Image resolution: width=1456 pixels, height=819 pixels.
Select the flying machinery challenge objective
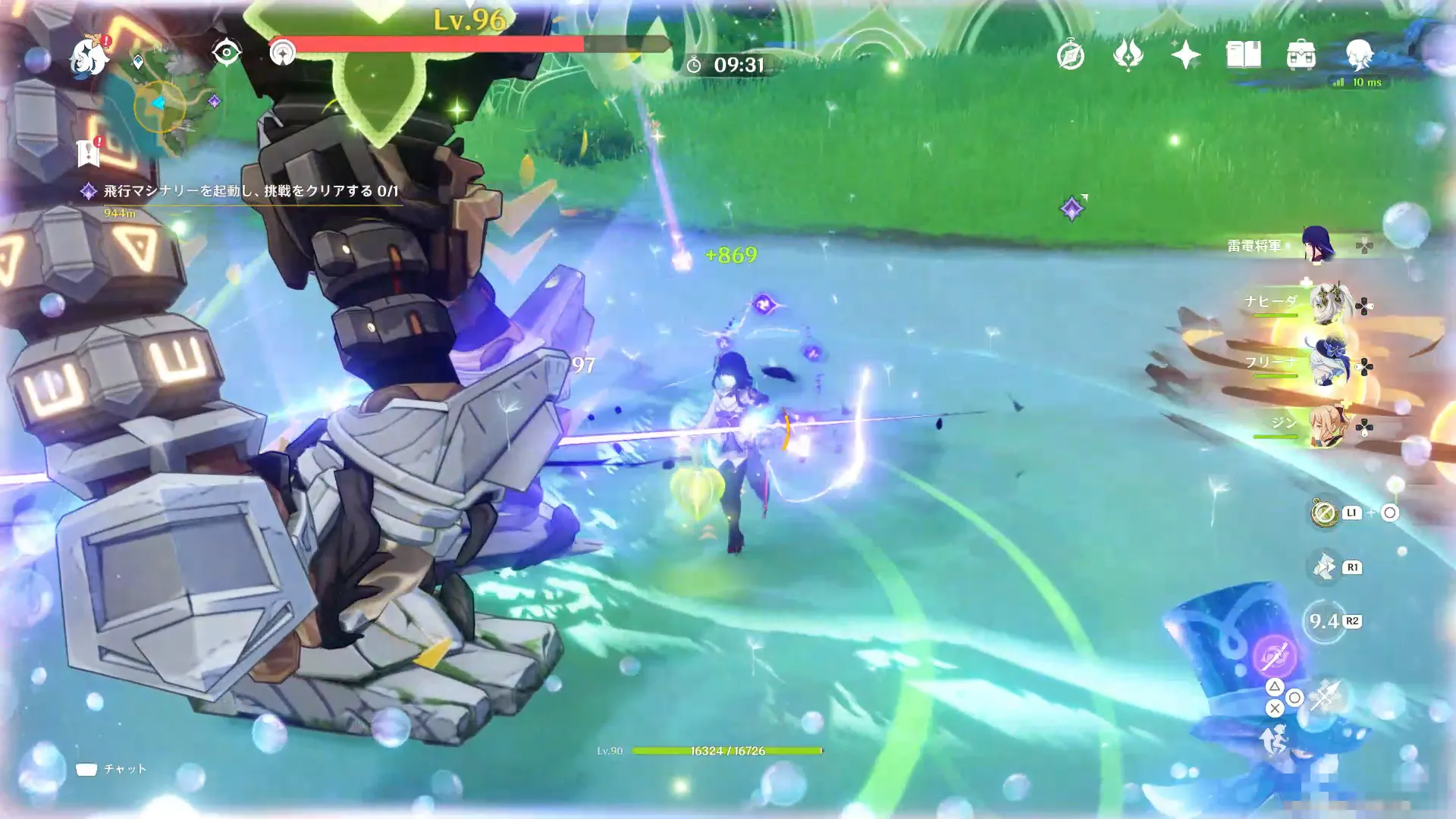pyautogui.click(x=250, y=191)
